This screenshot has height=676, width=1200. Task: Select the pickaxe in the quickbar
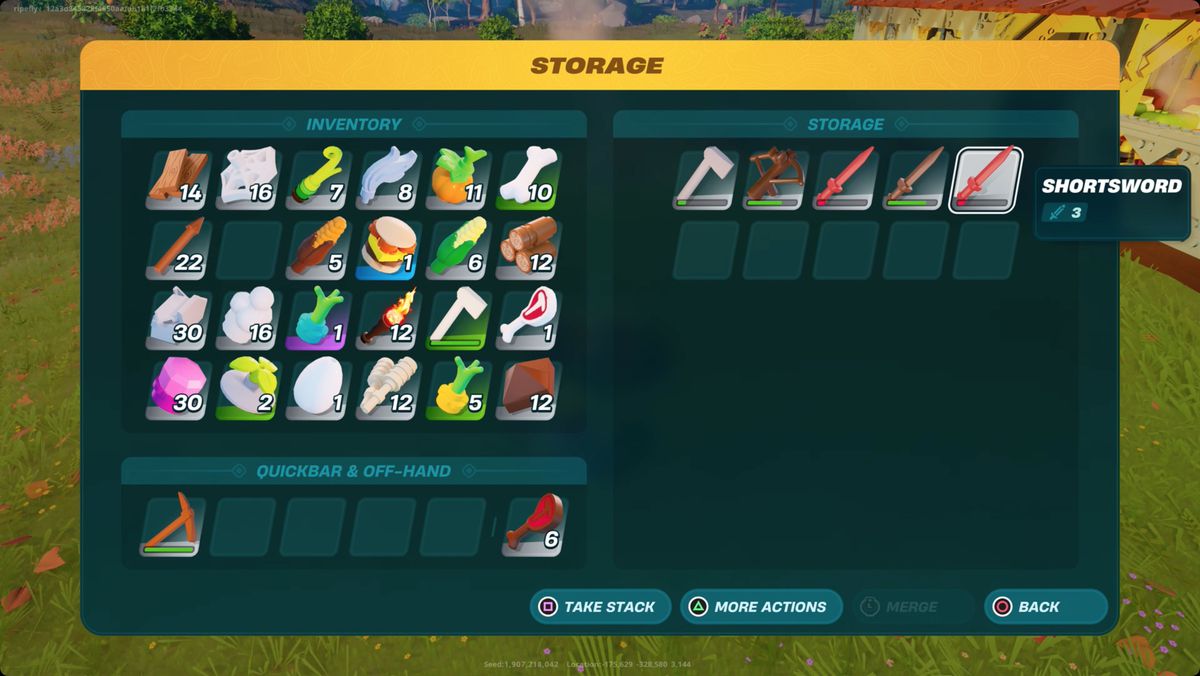point(173,526)
